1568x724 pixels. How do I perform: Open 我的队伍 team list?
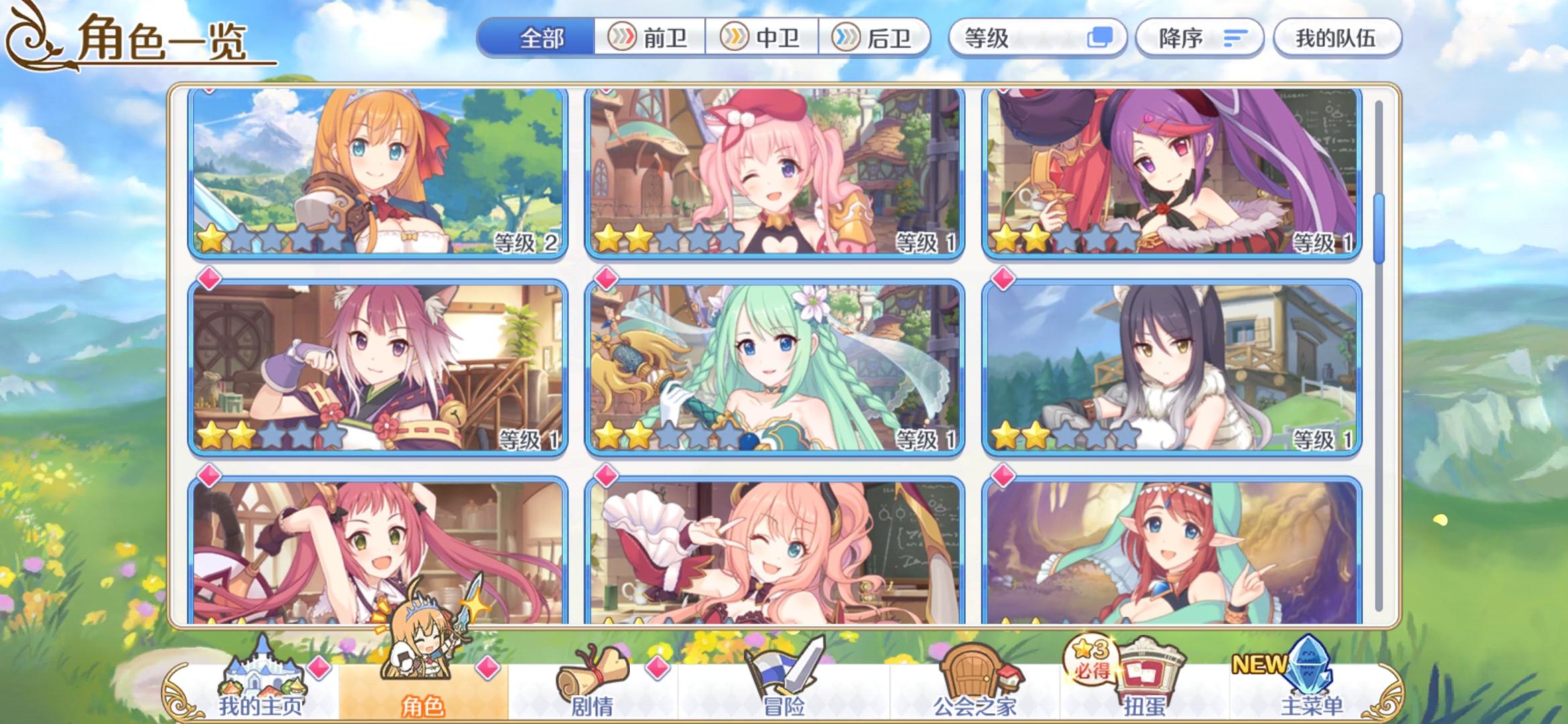pos(1336,38)
